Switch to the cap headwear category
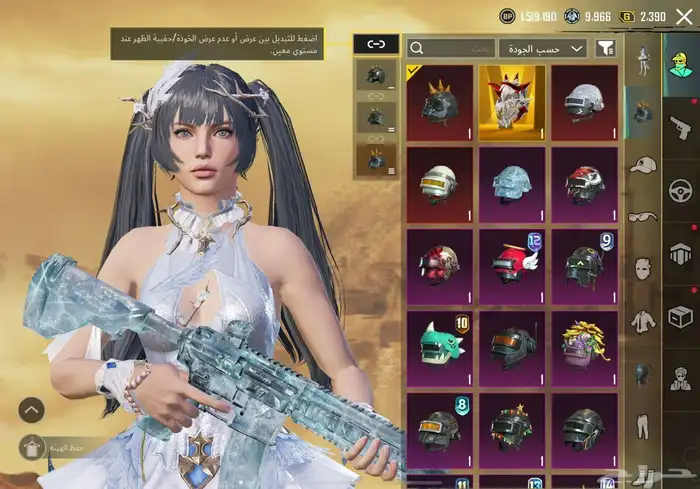 (643, 164)
